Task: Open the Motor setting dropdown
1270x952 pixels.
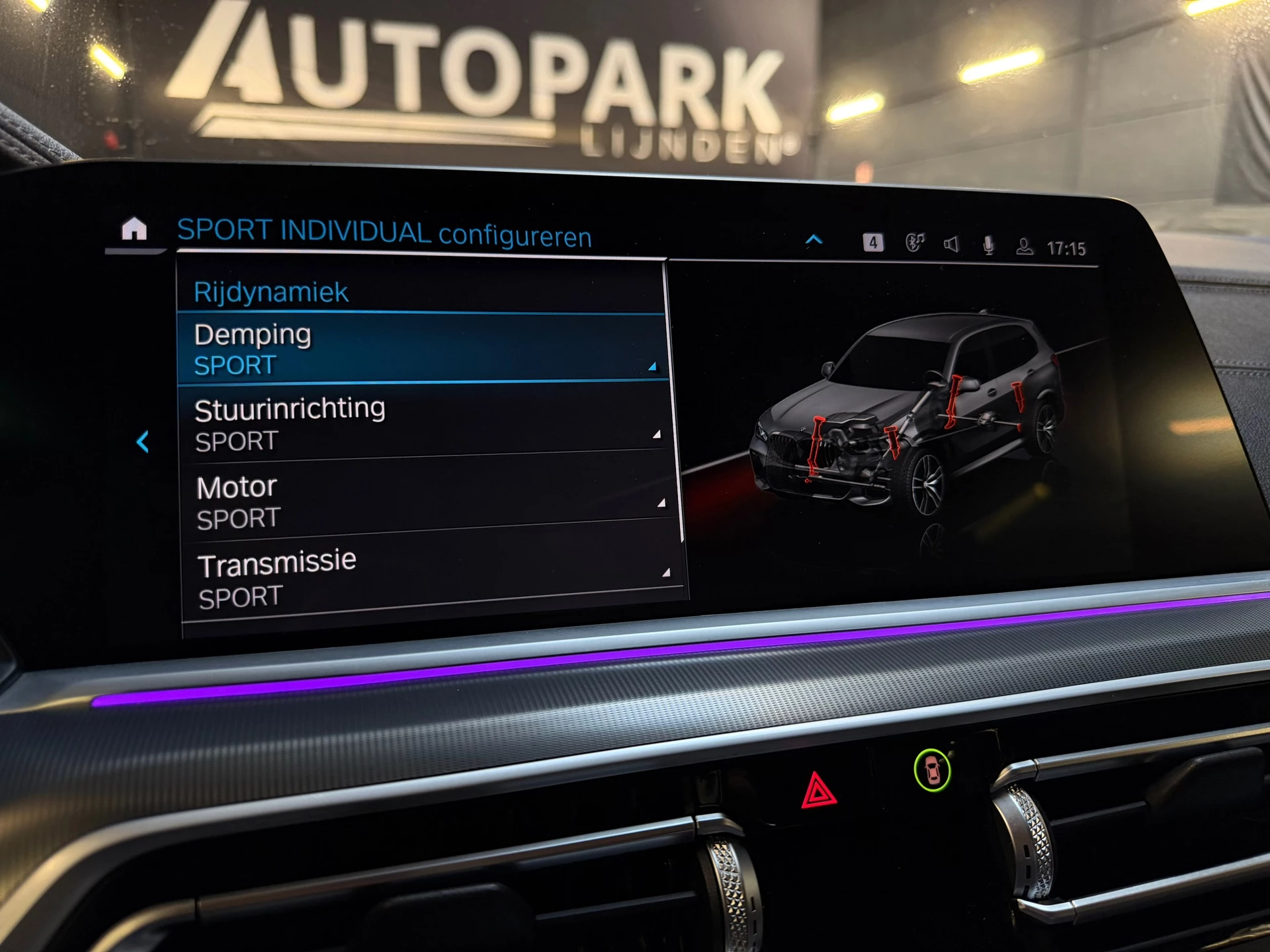Action: coord(661,504)
